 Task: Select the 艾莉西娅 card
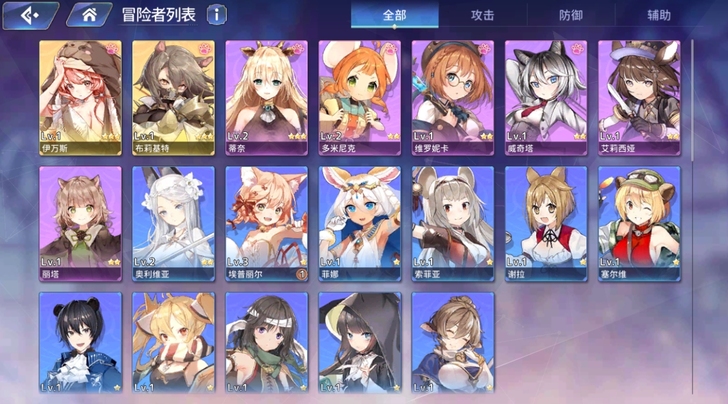pos(639,97)
